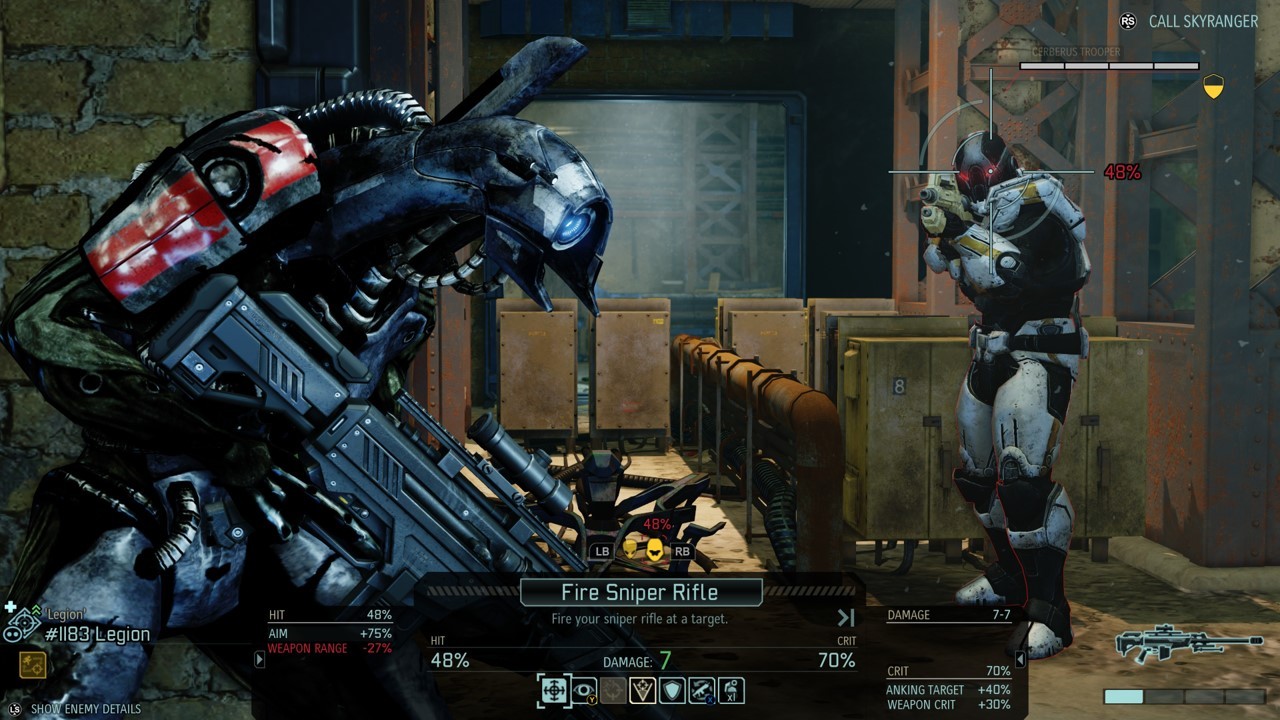Use the grenade x1 item ability
Viewport: 1280px width, 720px height.
(731, 690)
